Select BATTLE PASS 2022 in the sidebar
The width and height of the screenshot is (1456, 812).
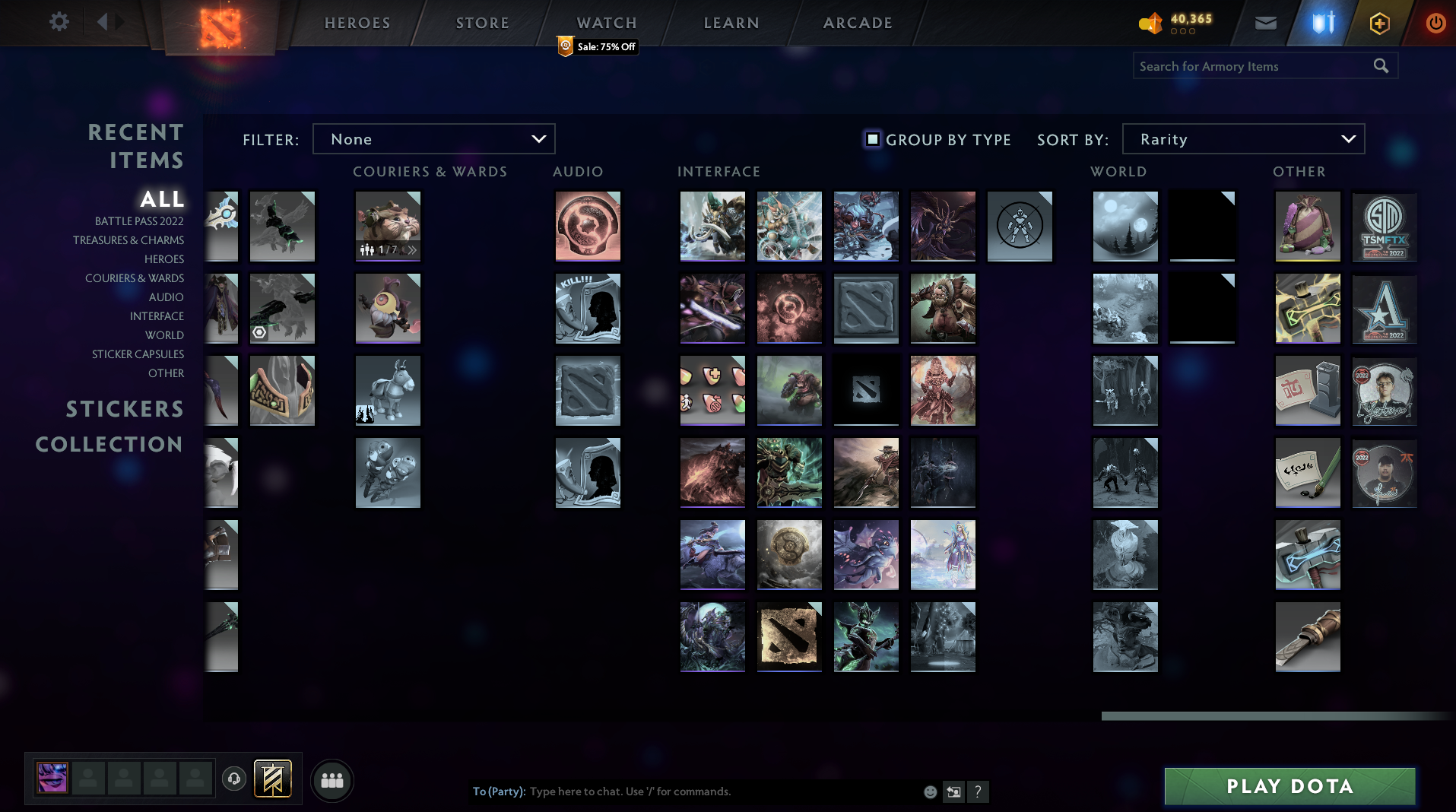click(139, 221)
